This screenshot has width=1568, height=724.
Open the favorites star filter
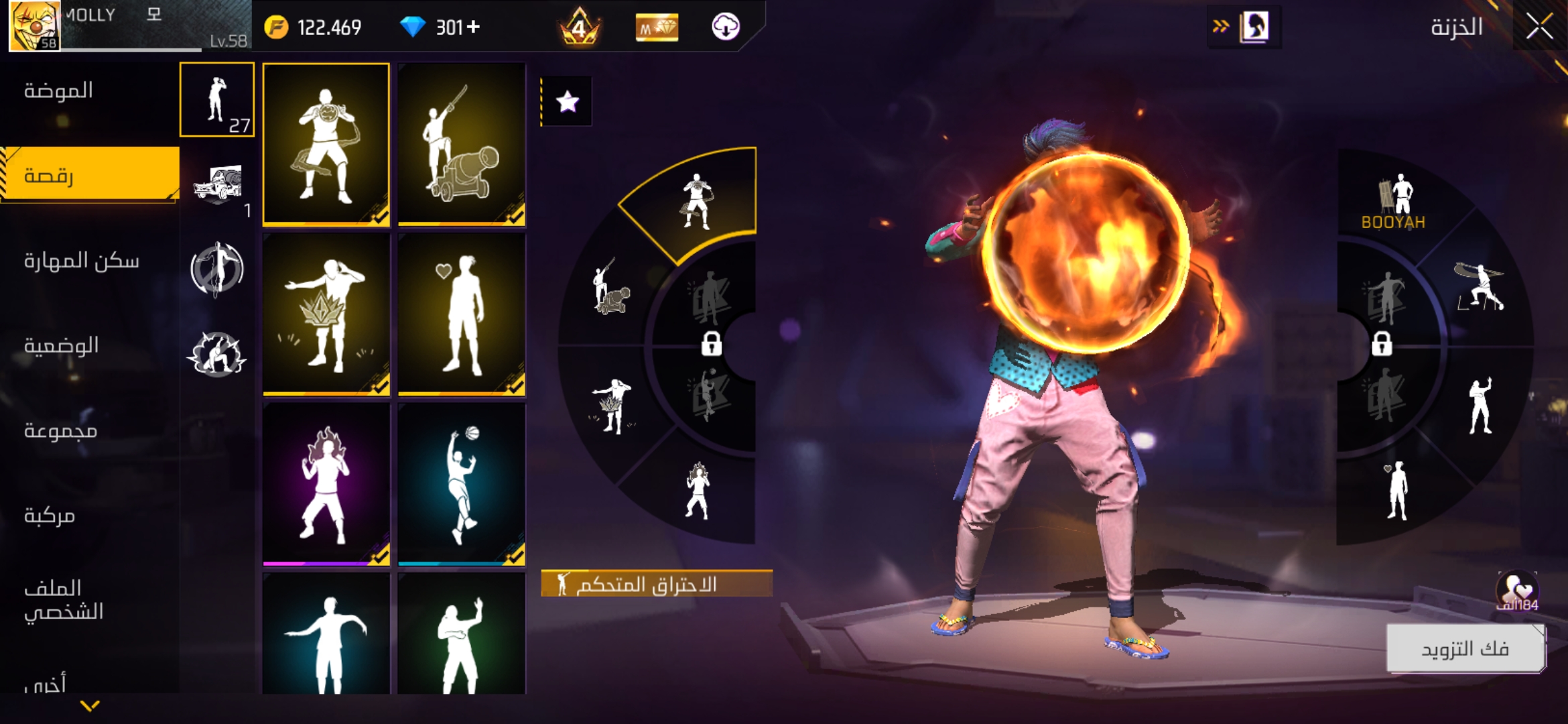tap(567, 102)
